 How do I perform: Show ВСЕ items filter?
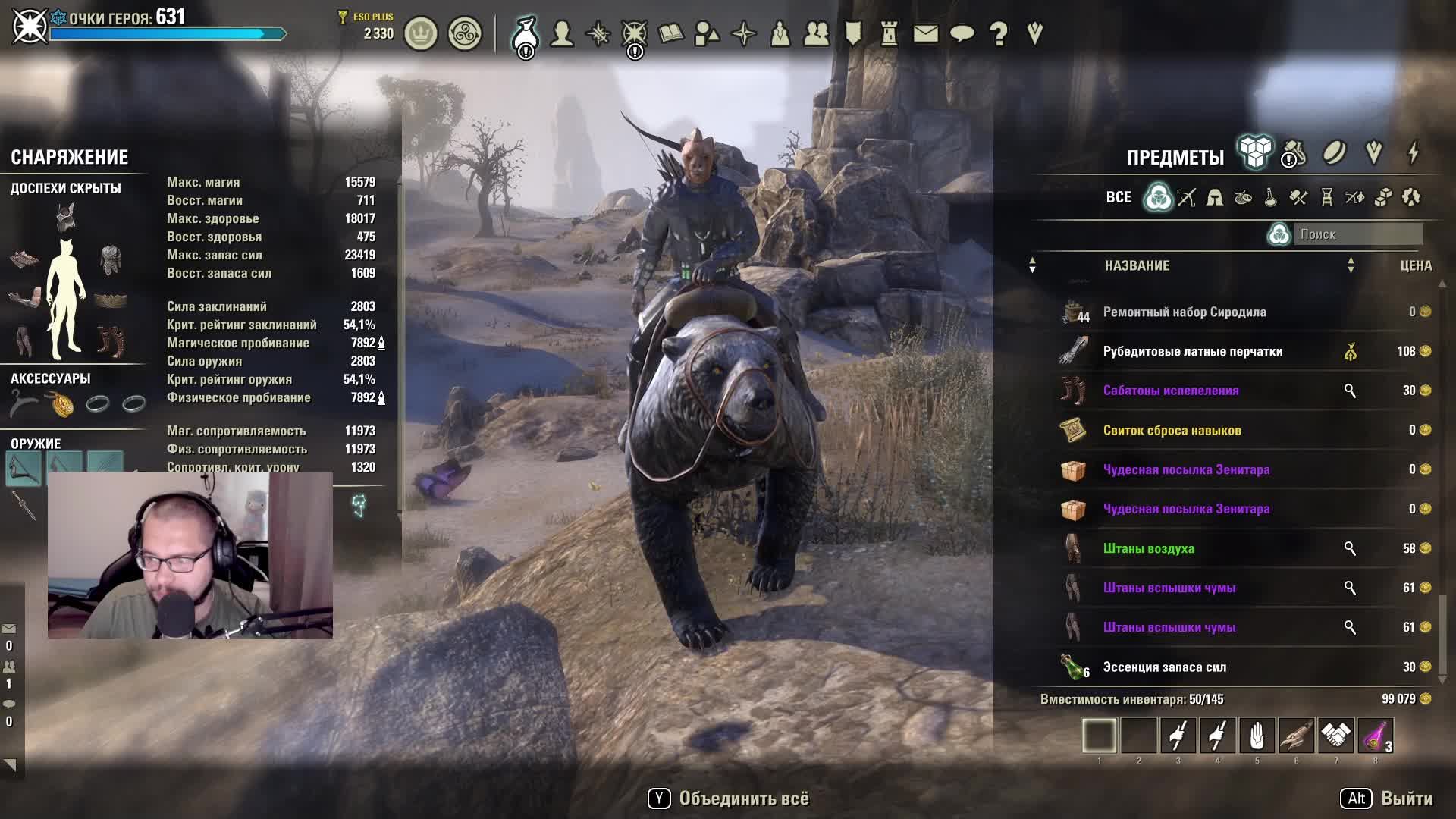click(x=1119, y=197)
